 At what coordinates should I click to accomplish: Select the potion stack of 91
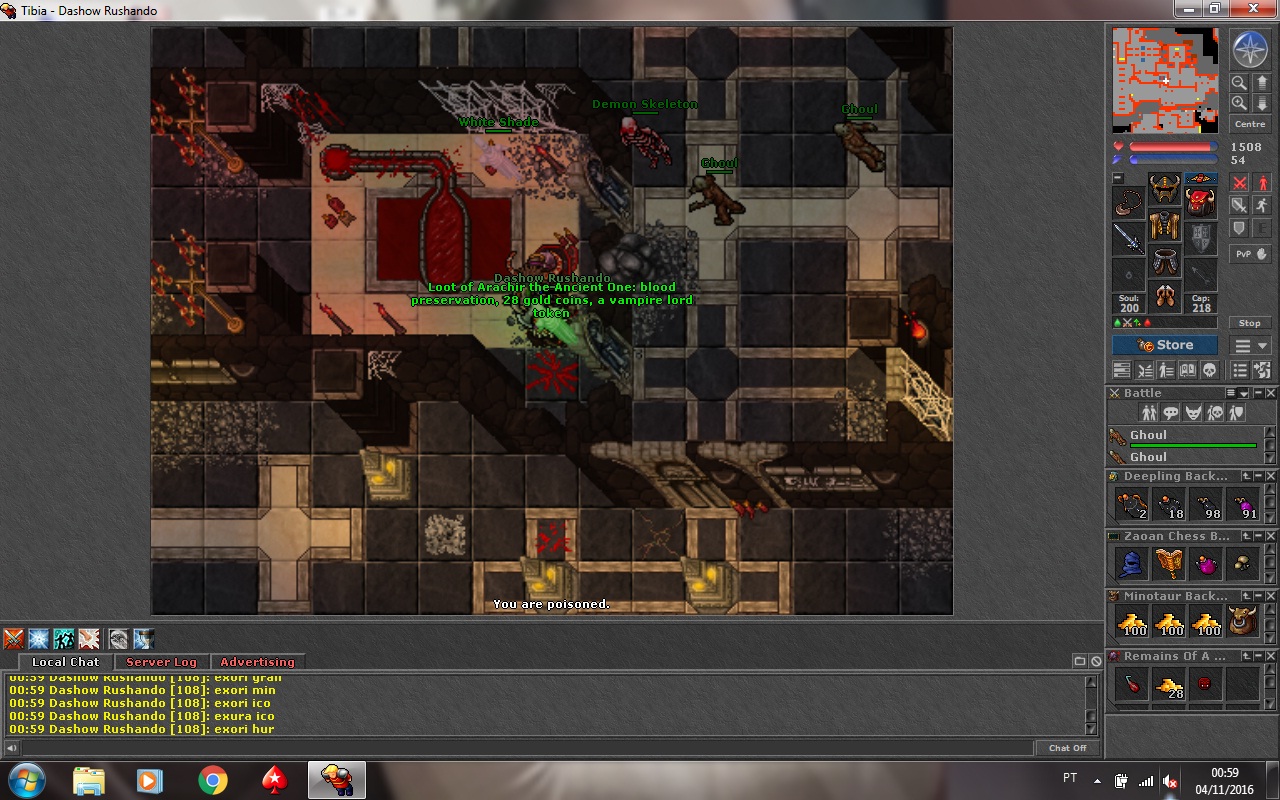pyautogui.click(x=1243, y=505)
